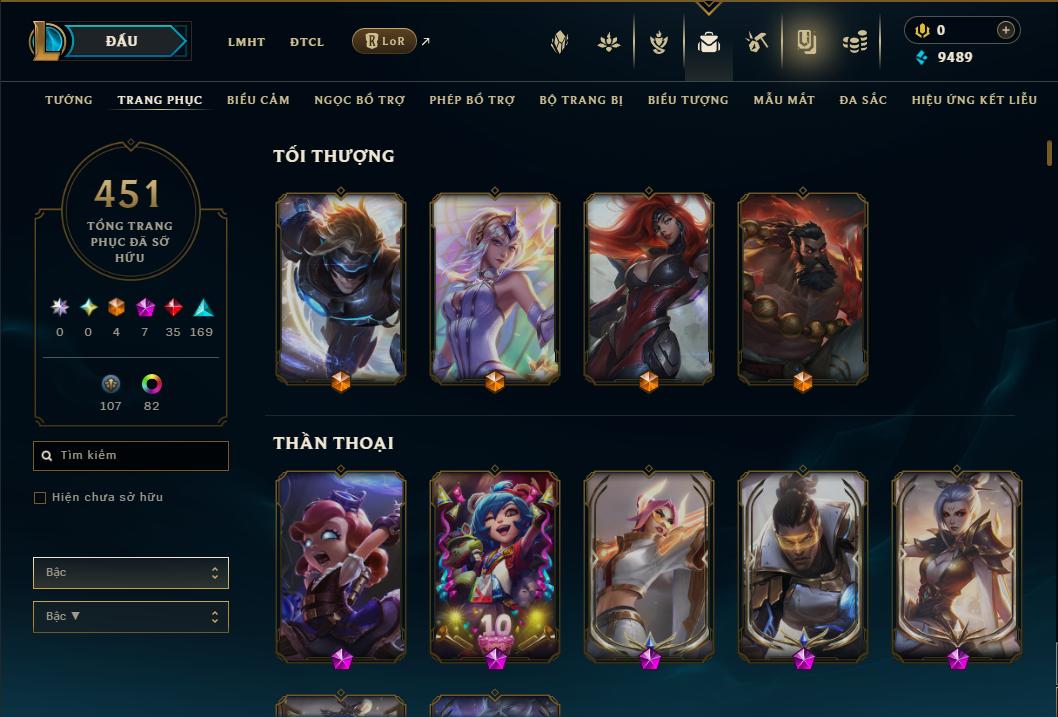
Task: Open the store coins icon
Action: 854,42
